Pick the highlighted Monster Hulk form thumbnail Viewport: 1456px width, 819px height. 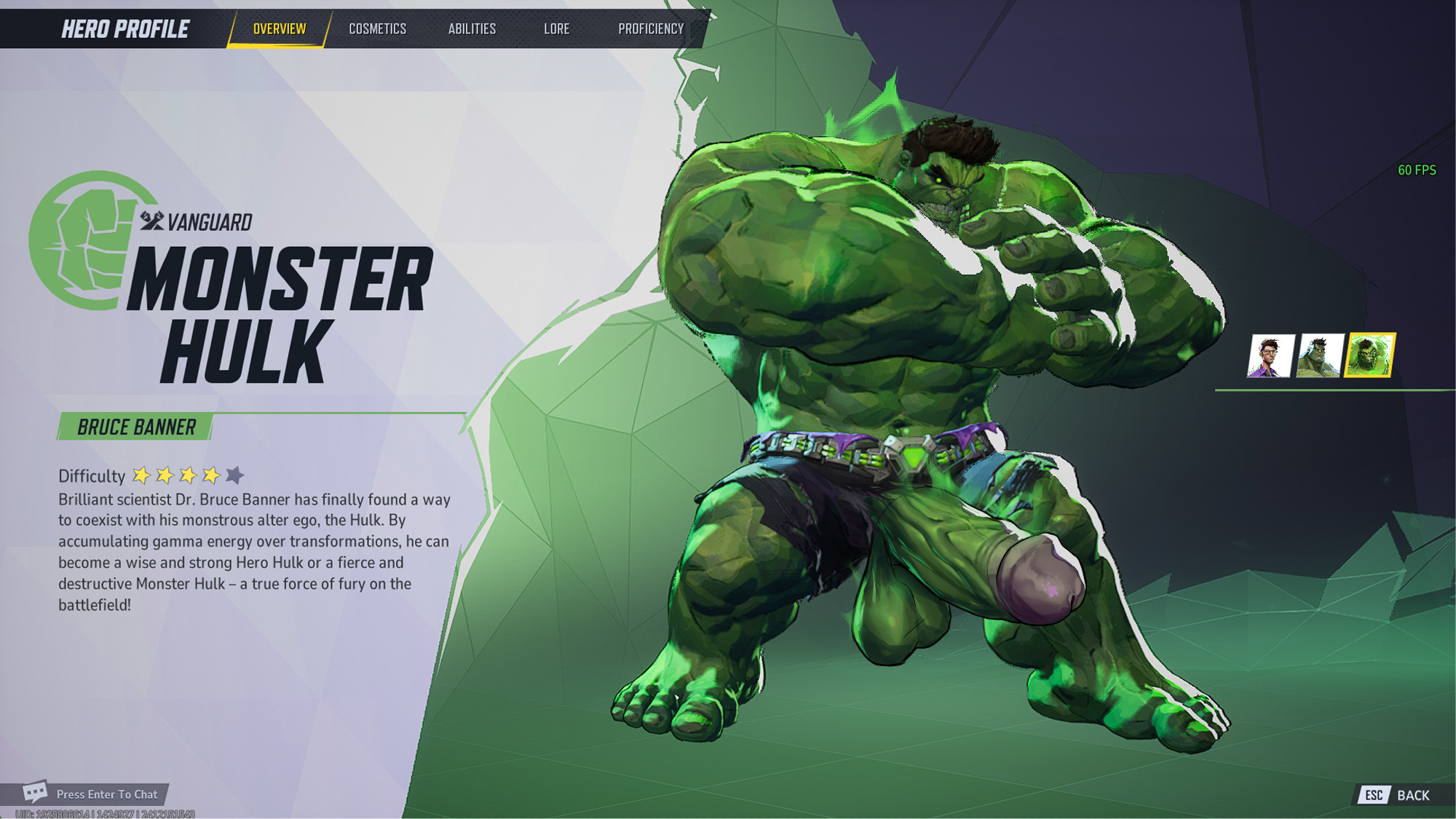click(1369, 356)
